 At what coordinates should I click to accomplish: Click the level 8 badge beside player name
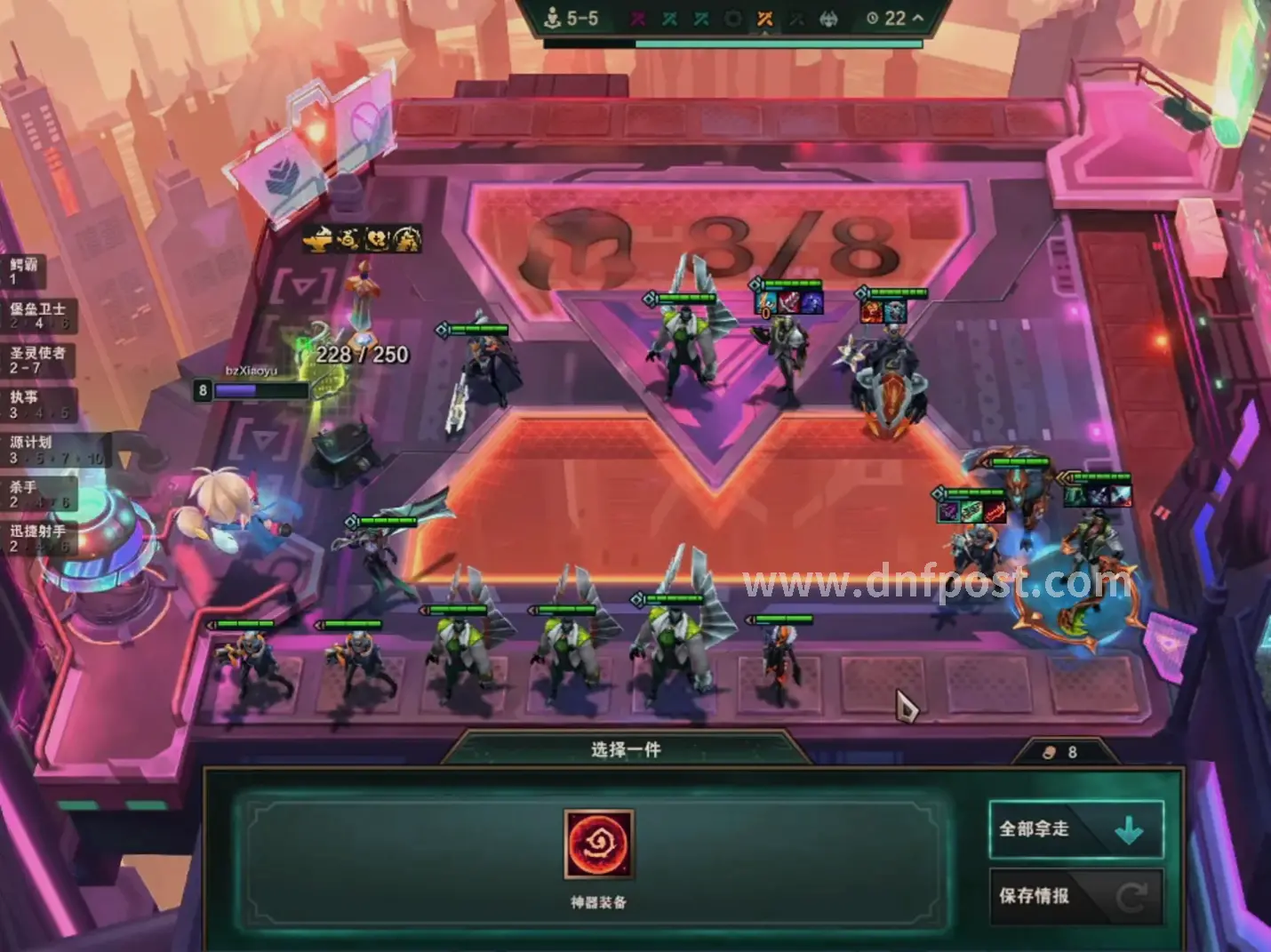203,388
